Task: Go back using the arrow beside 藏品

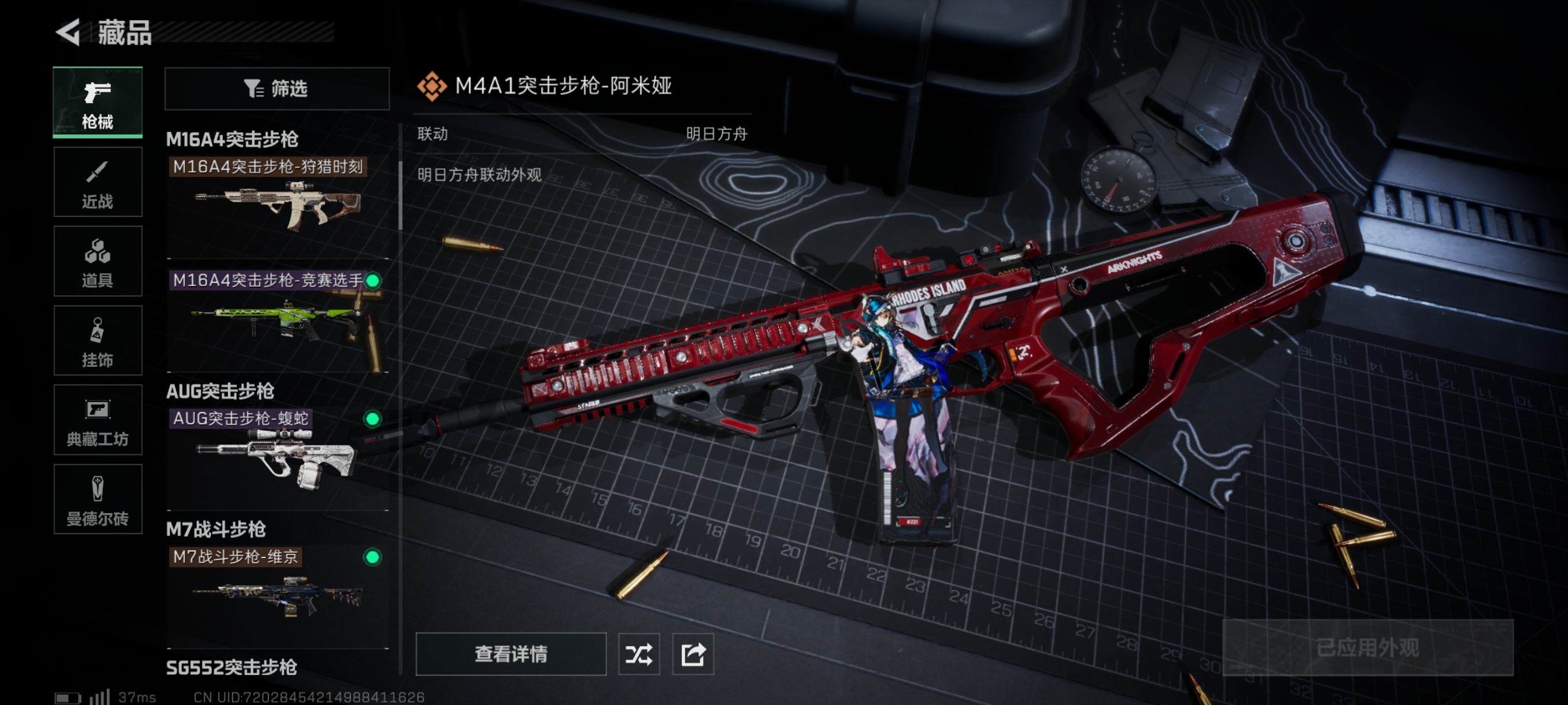Action: (x=69, y=32)
